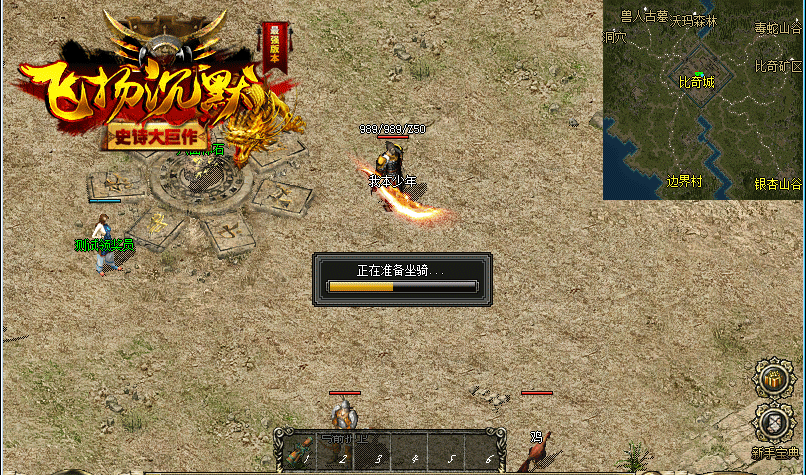Choose 银杏山谷 on the minimap
The image size is (806, 475).
pyautogui.click(x=778, y=184)
